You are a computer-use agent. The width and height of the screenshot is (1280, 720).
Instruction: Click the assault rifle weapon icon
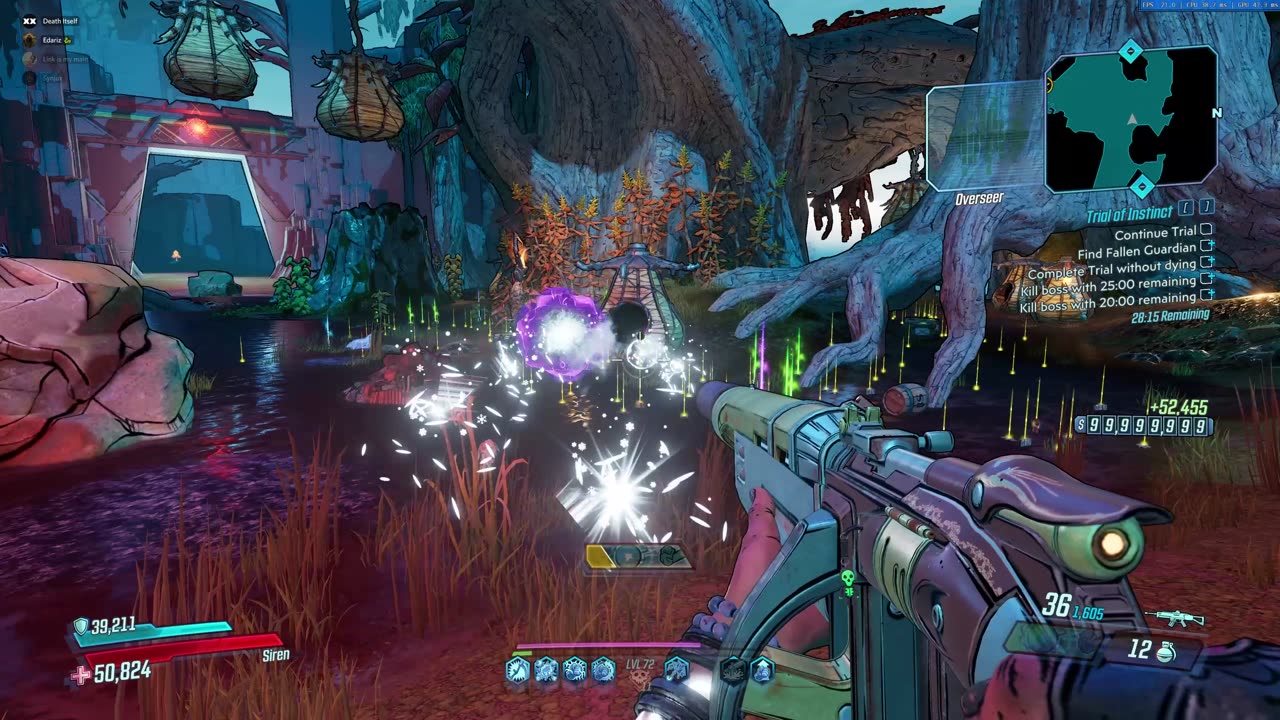click(x=1177, y=618)
